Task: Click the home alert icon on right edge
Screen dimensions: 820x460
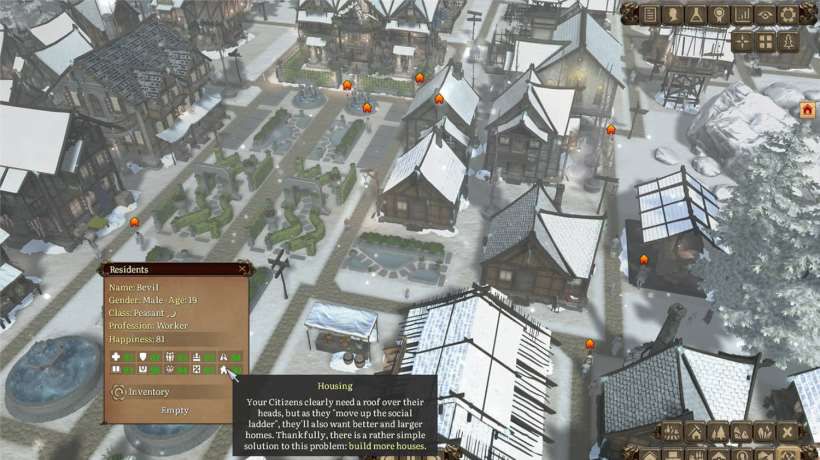Action: (807, 110)
